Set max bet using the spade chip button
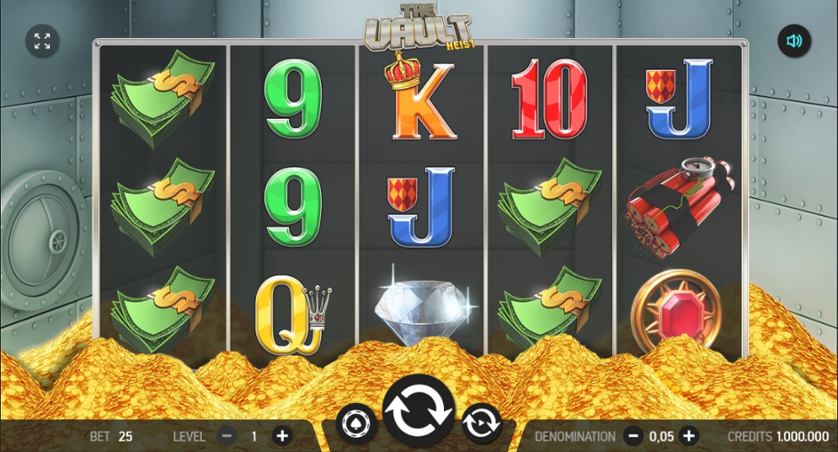 [x=355, y=422]
